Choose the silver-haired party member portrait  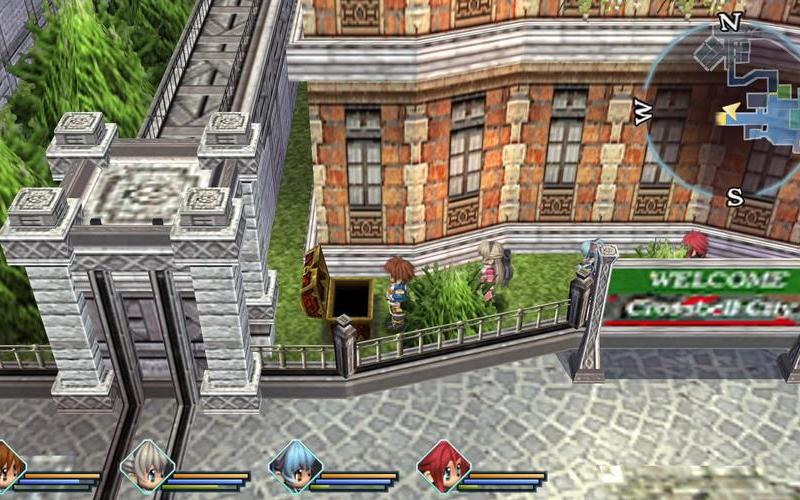point(147,467)
